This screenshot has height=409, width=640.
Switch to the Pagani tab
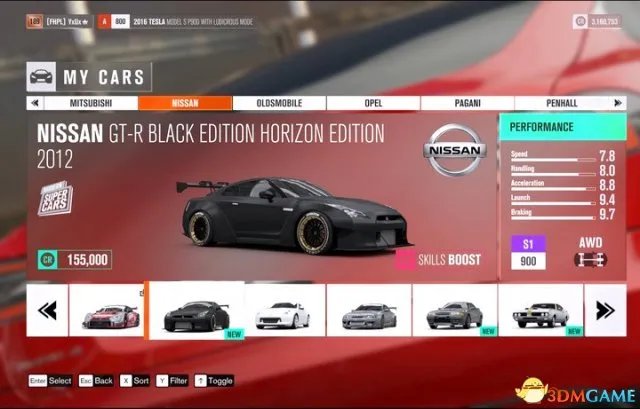(x=467, y=102)
